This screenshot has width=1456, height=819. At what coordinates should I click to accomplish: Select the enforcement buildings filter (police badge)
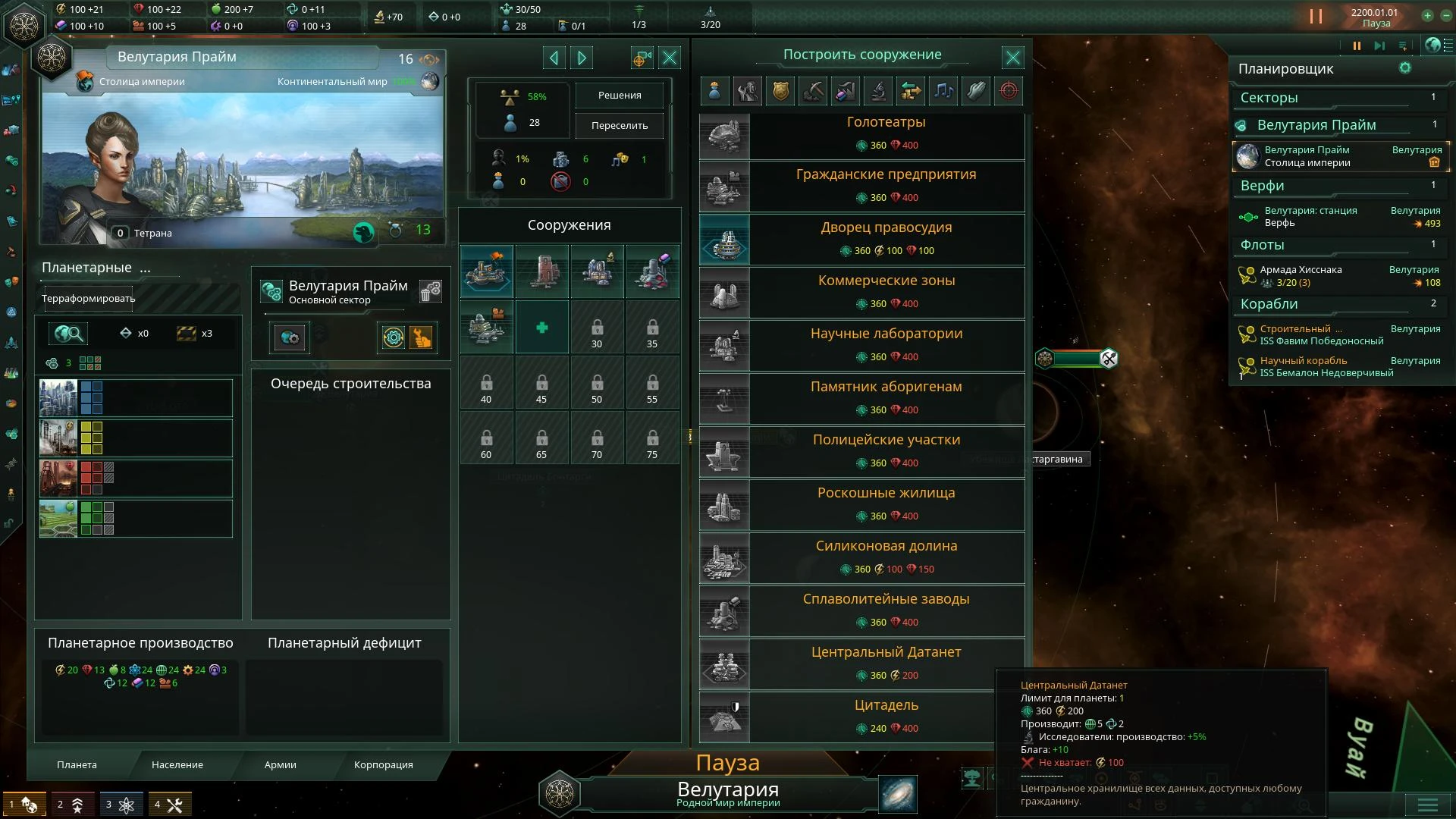[x=780, y=91]
